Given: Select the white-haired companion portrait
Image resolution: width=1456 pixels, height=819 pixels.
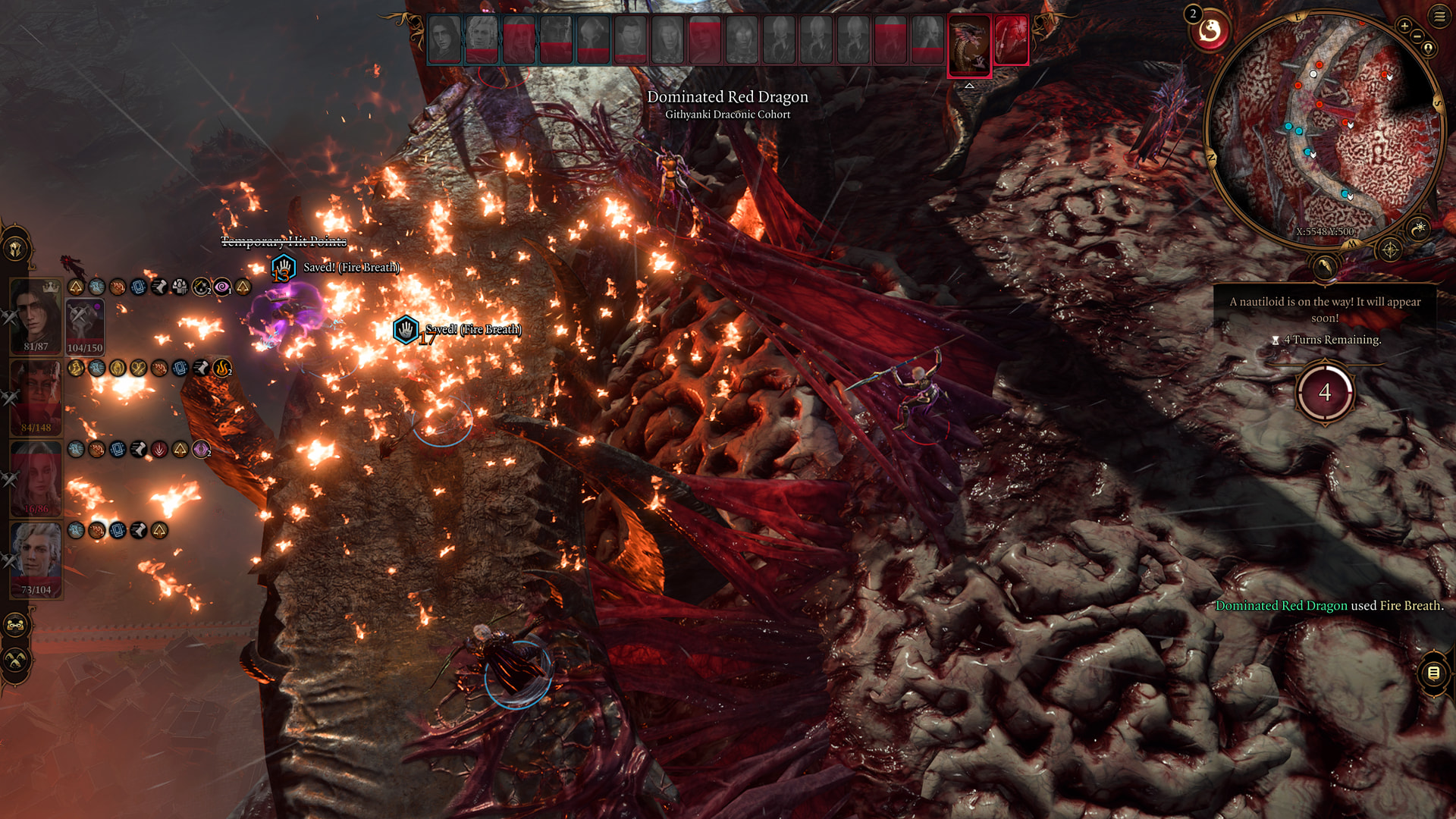Looking at the screenshot, I should [36, 559].
